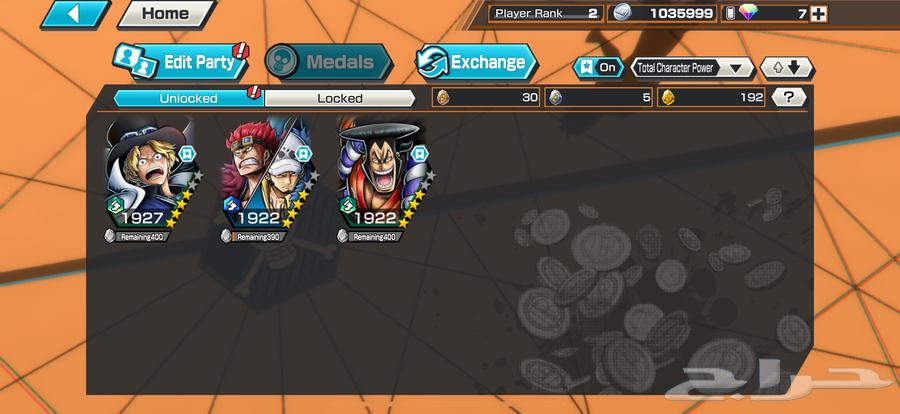Toggle the bookmark On filter
Image resolution: width=900 pixels, height=414 pixels.
(597, 68)
